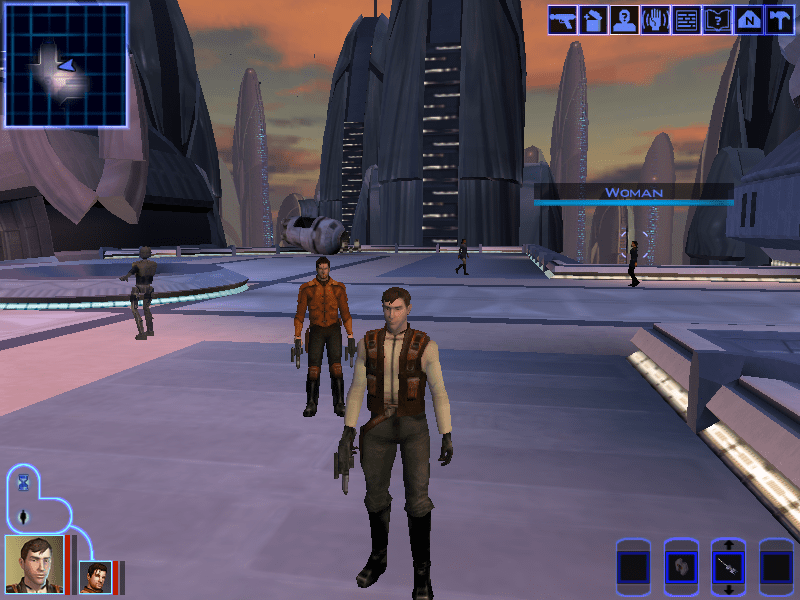Switch to the companion's small portrait
This screenshot has height=600, width=800.
[96, 577]
